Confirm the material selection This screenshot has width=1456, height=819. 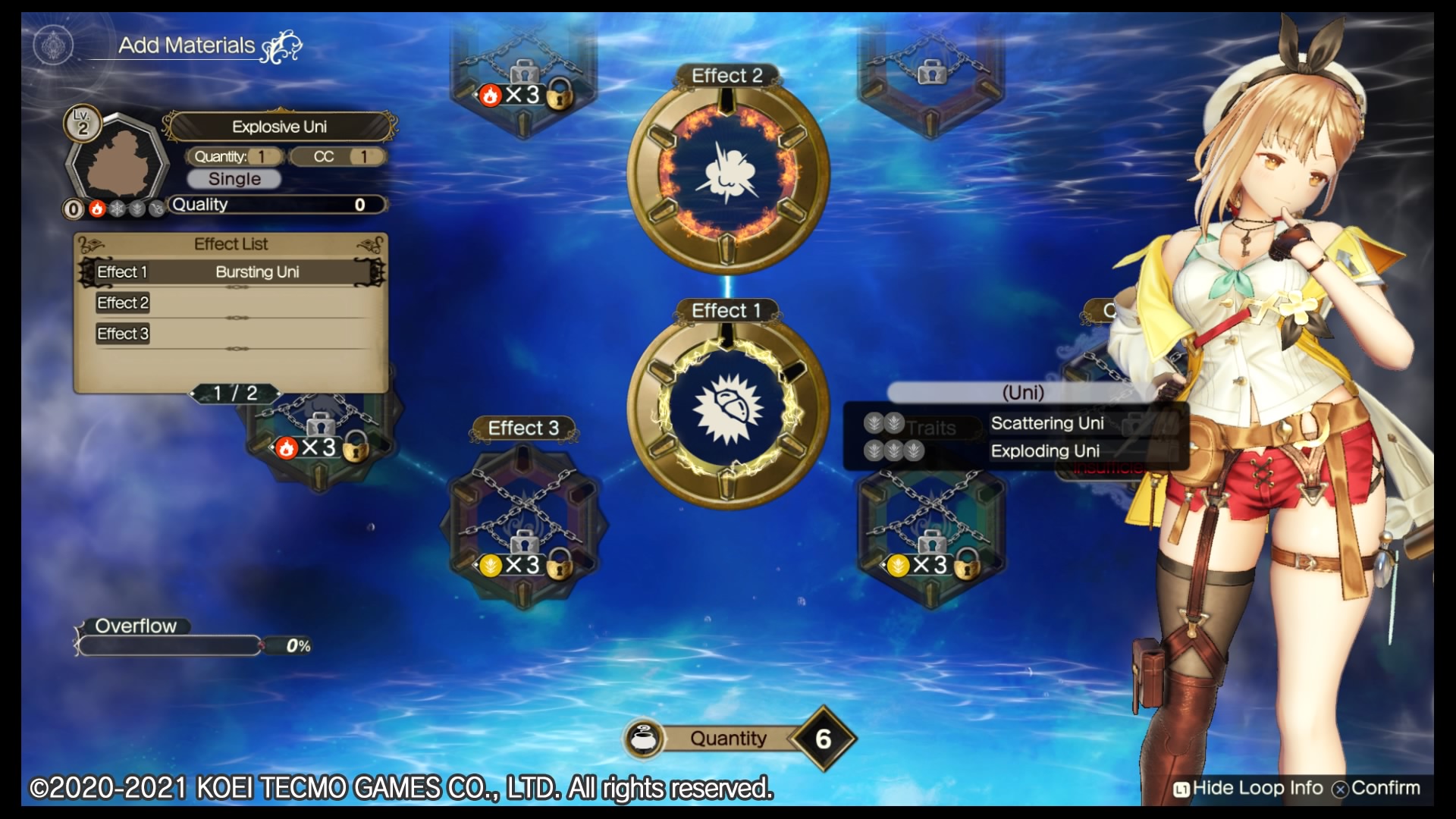coord(1377,789)
